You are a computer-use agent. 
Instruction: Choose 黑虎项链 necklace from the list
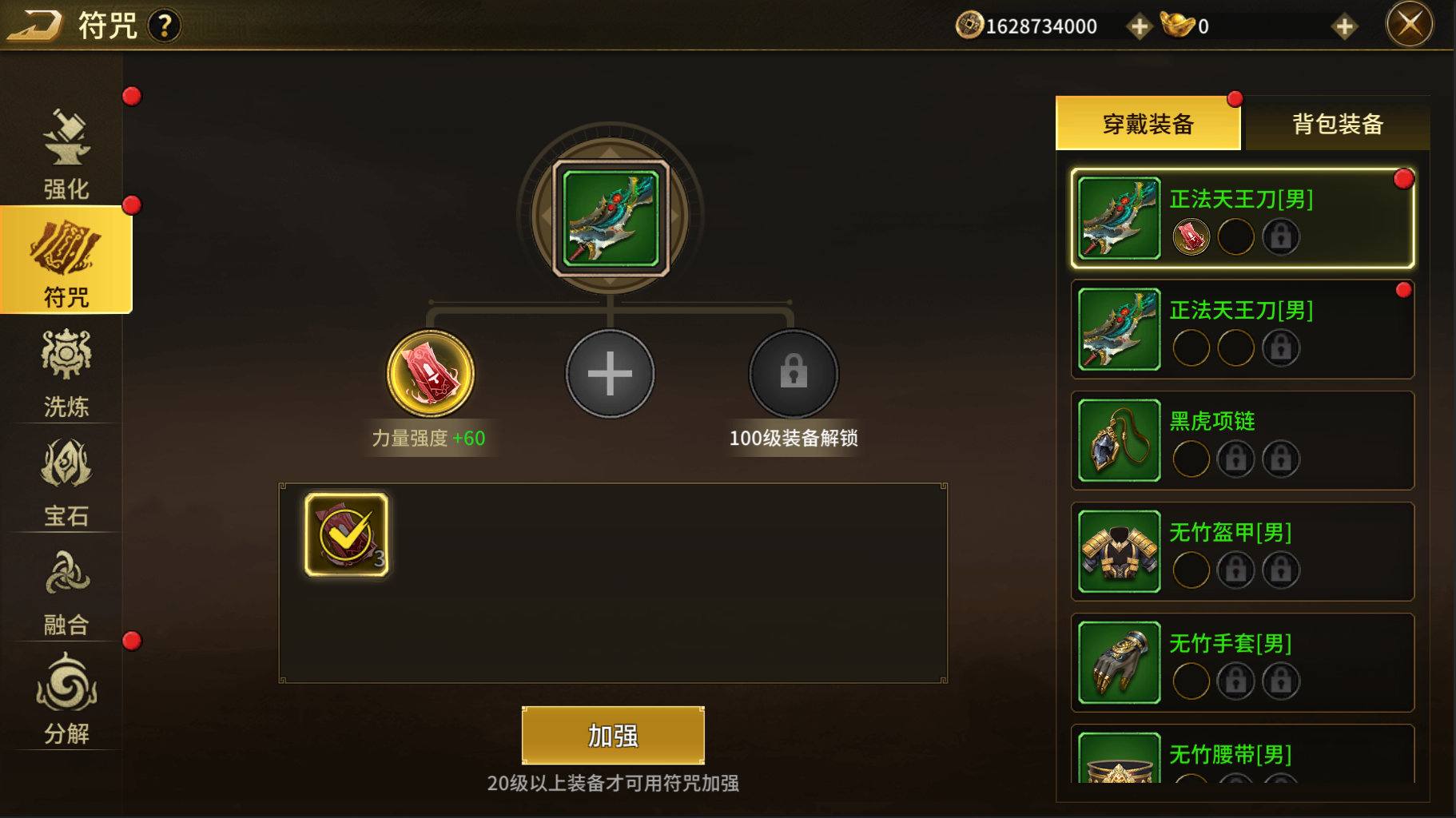point(1242,440)
